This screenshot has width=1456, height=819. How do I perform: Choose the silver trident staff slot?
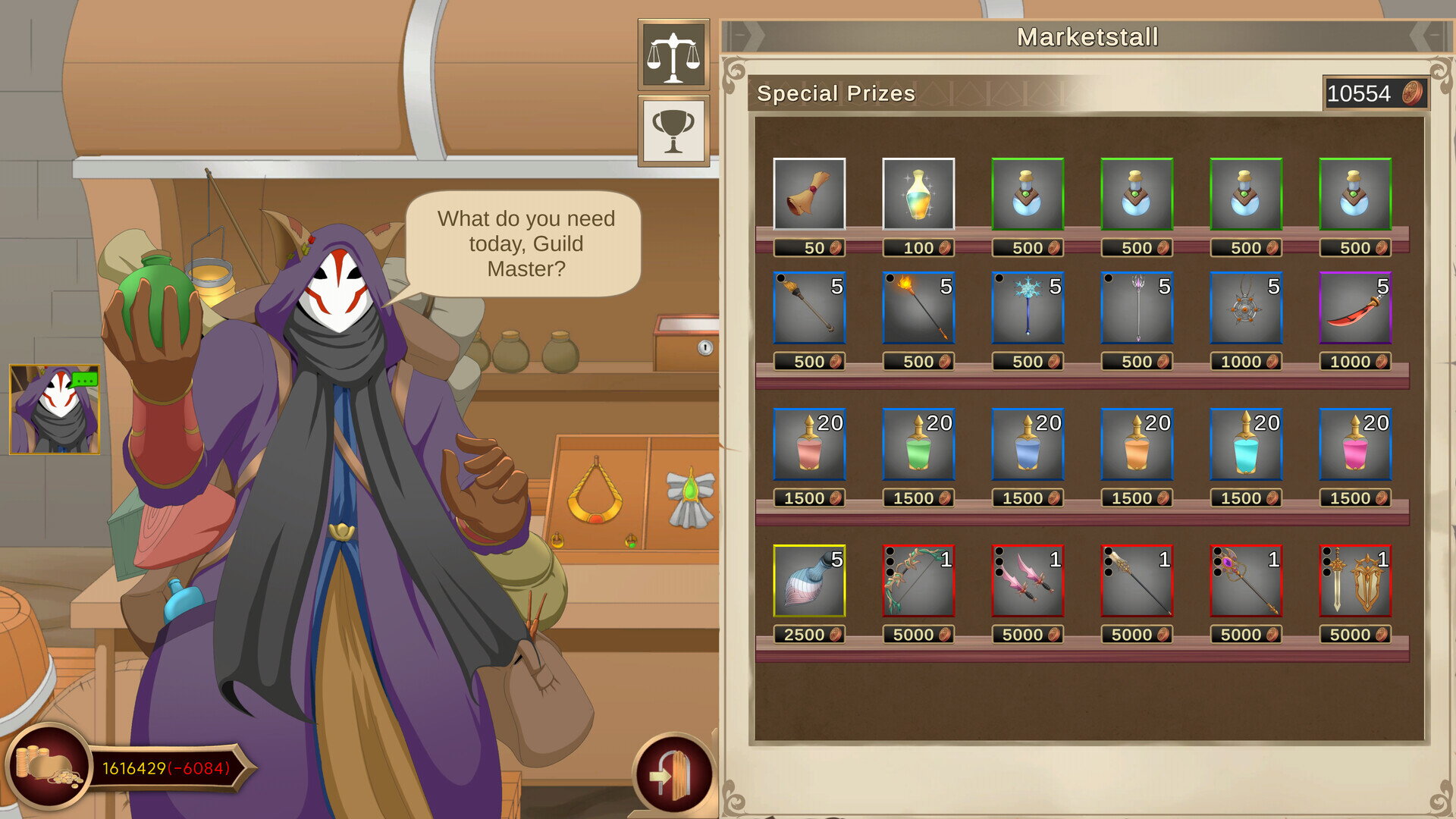pos(1136,308)
